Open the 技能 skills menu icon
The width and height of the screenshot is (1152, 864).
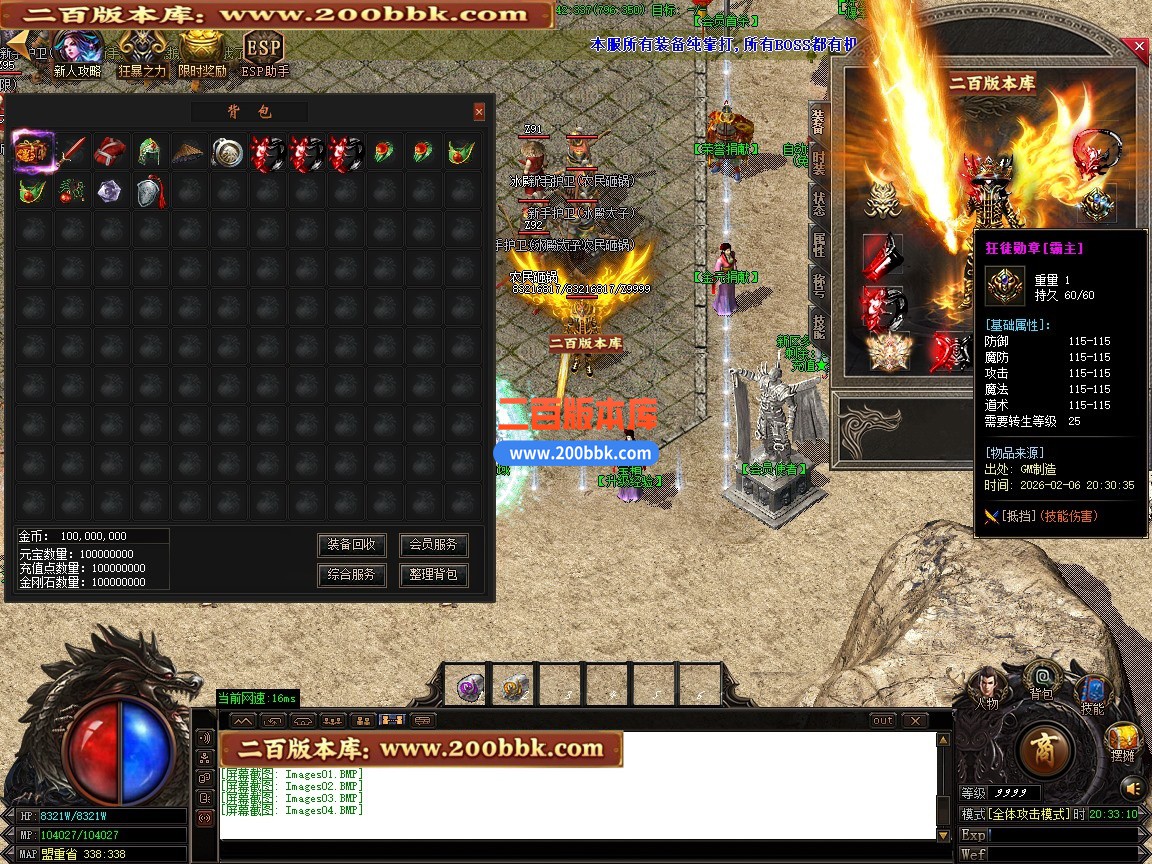[1093, 692]
